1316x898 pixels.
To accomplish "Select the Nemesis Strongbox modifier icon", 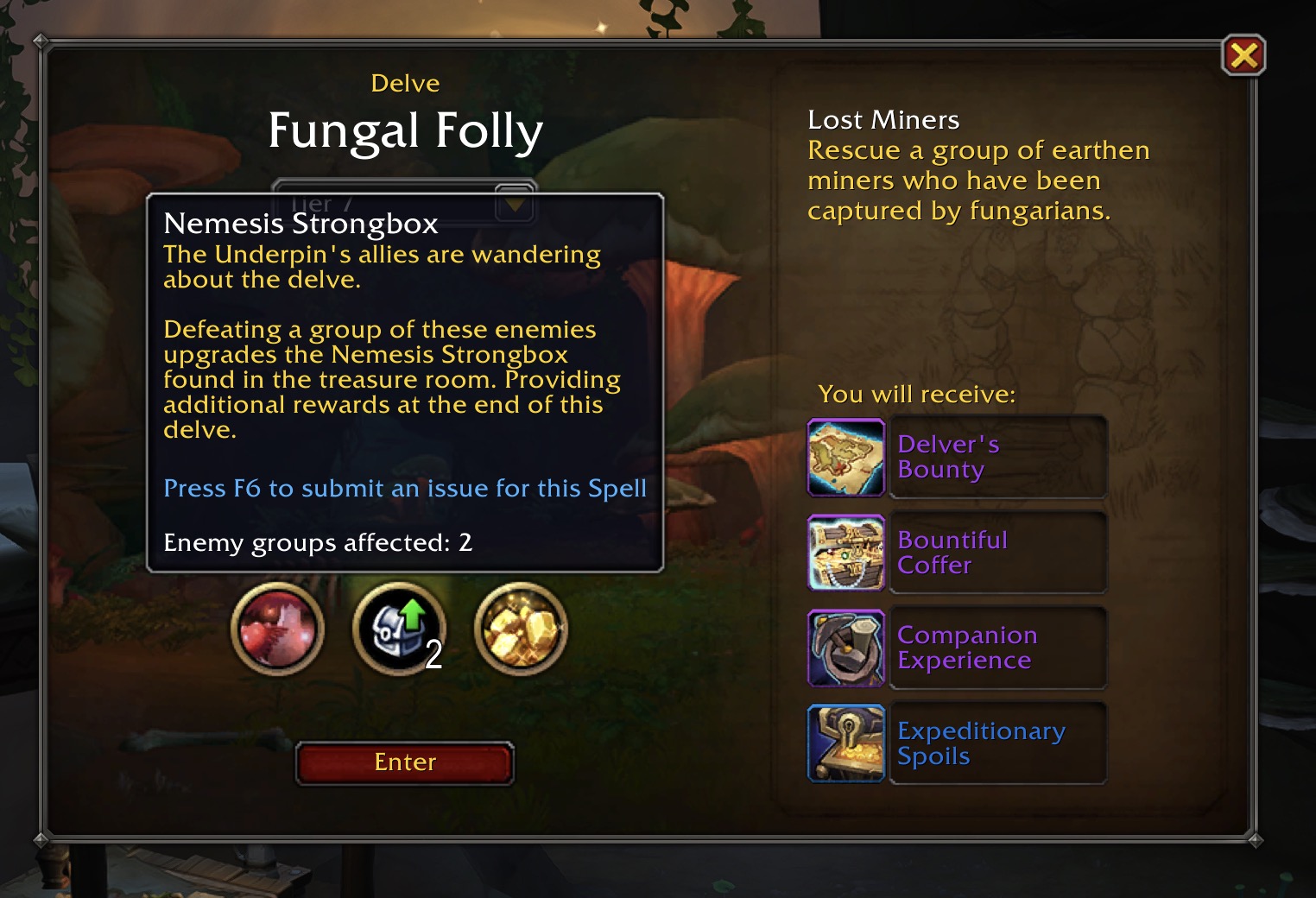I will pos(399,629).
